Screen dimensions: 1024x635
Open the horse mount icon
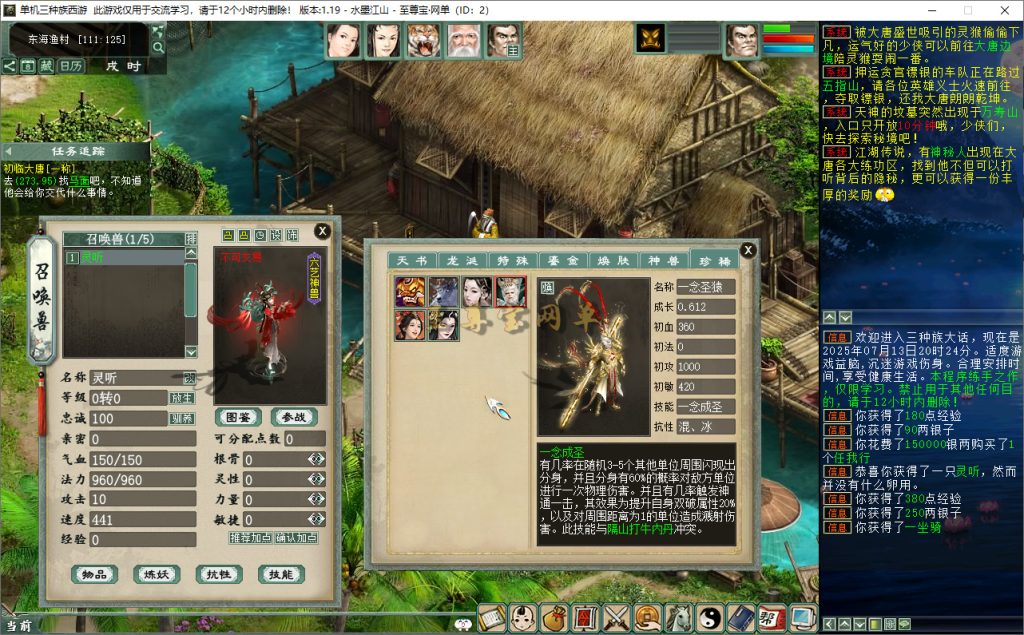pyautogui.click(x=678, y=618)
